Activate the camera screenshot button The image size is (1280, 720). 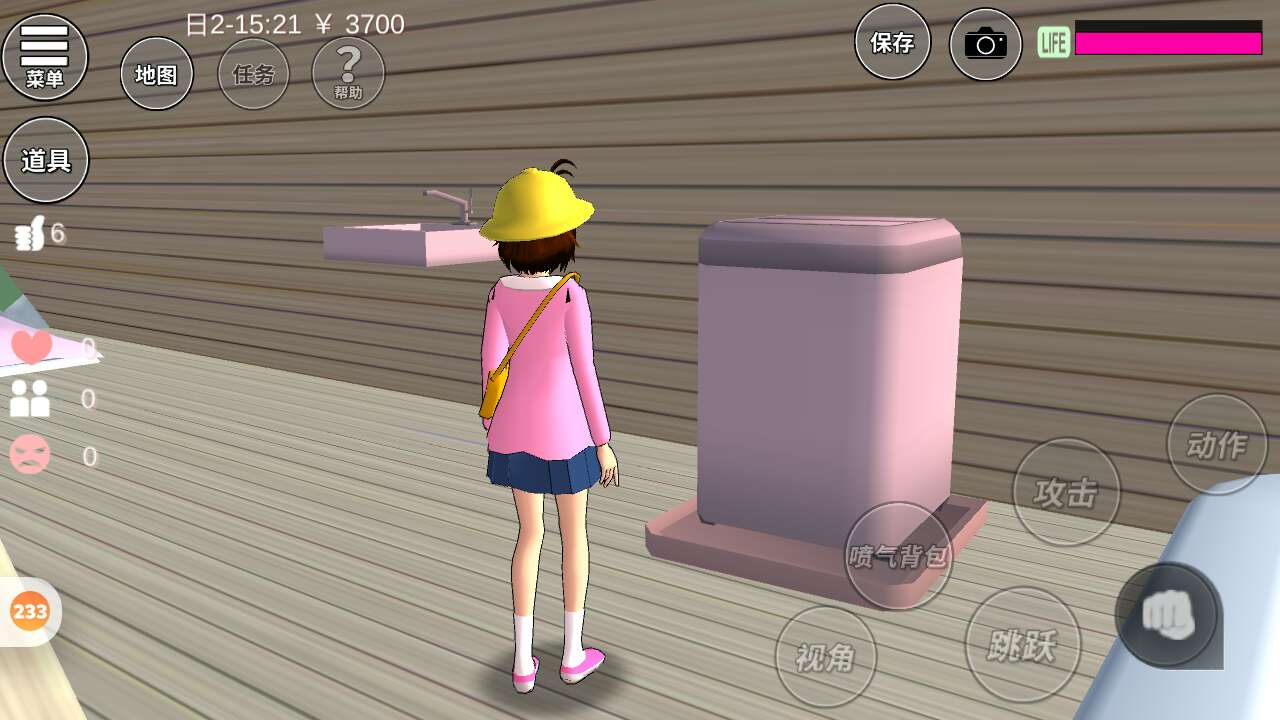pos(985,44)
